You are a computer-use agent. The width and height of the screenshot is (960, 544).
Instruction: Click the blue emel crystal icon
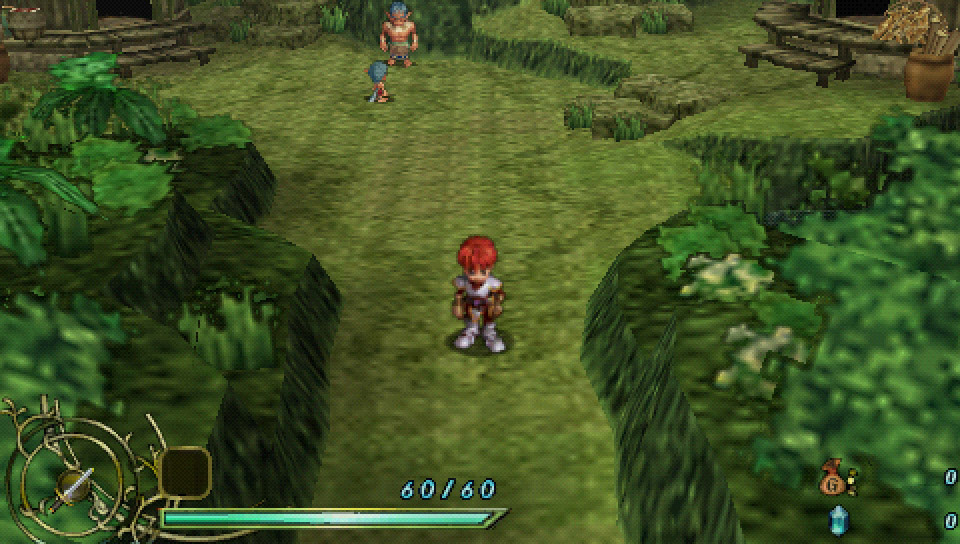(x=836, y=520)
